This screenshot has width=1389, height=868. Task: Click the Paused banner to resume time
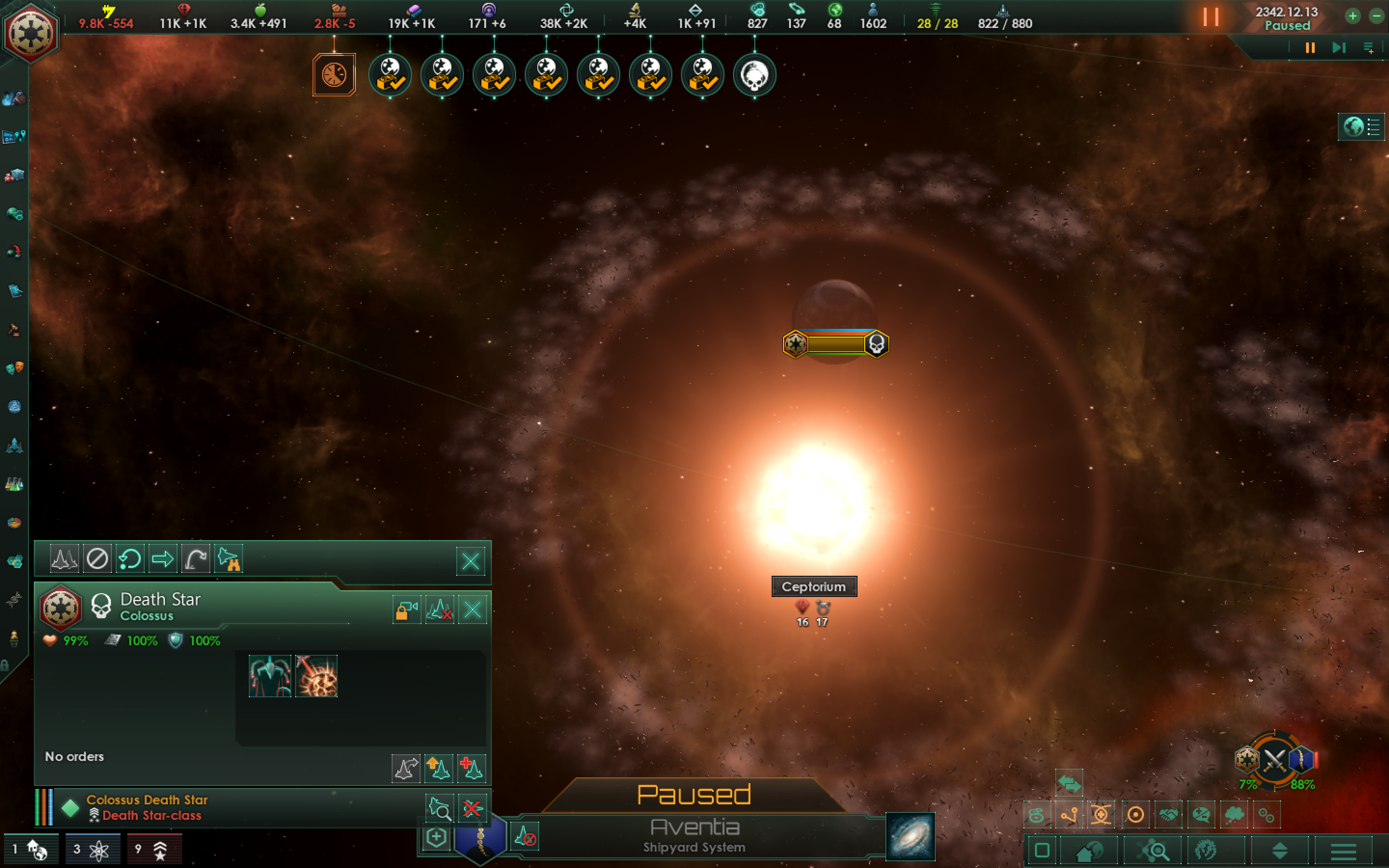pos(695,795)
